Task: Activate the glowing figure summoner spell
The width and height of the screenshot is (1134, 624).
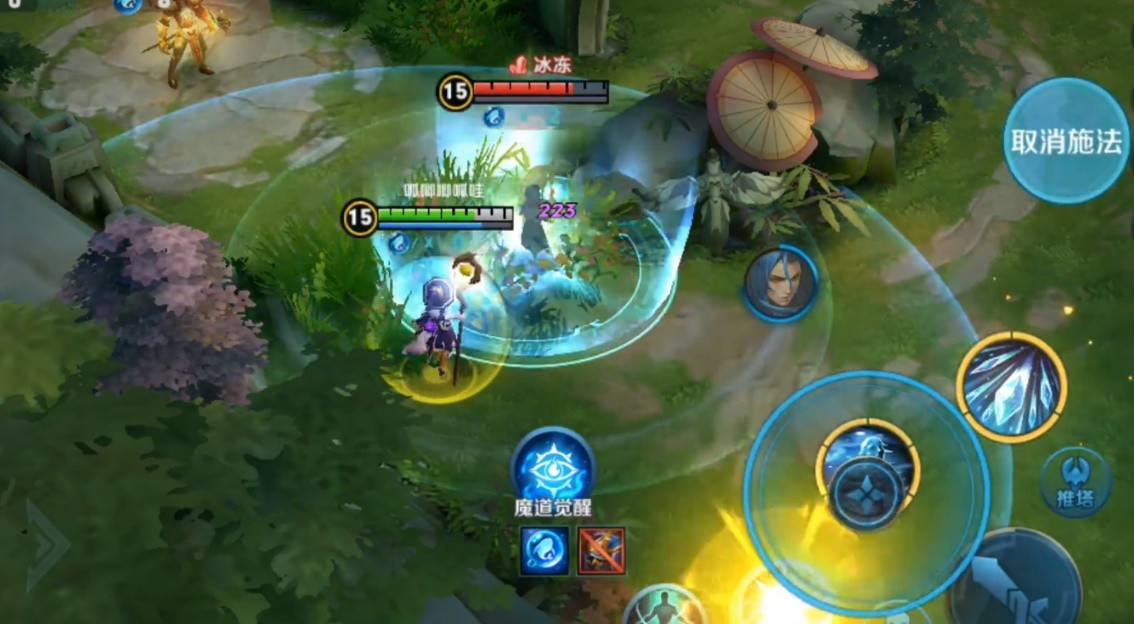Action: (662, 606)
